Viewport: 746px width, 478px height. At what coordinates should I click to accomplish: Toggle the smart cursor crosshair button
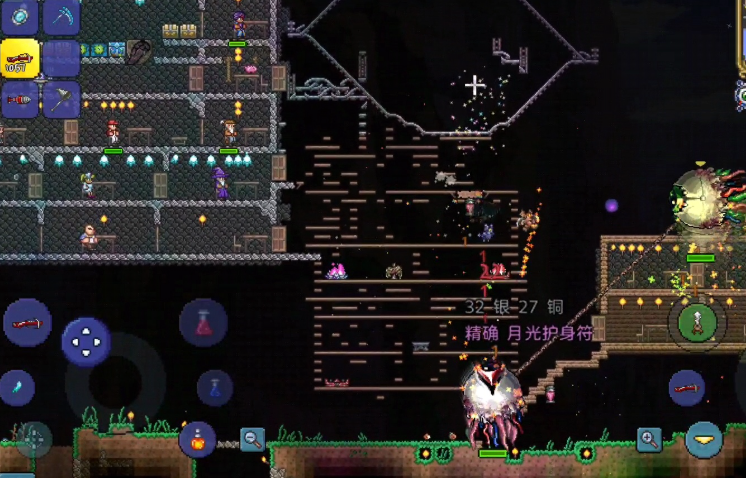click(33, 439)
